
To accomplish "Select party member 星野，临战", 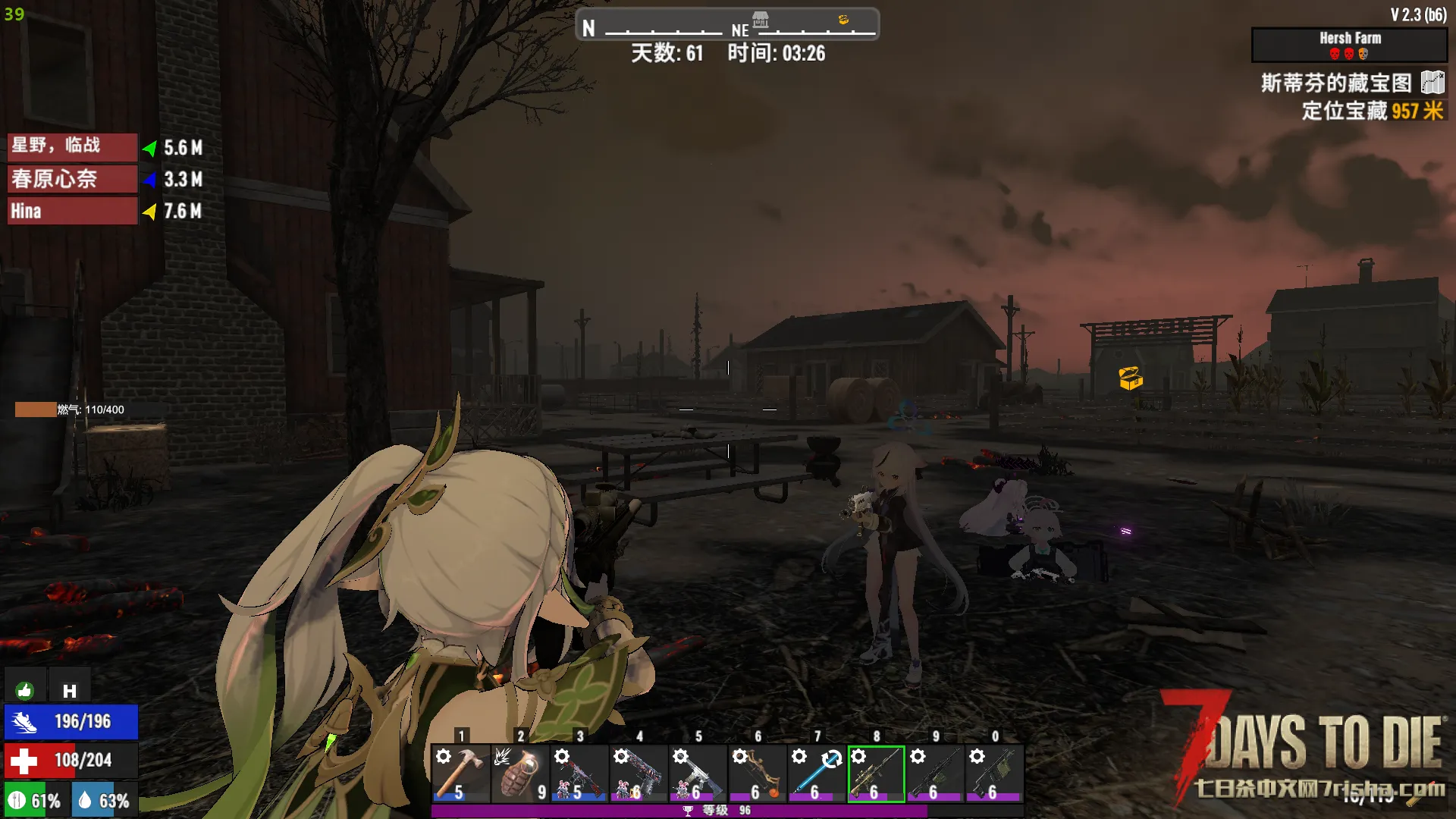I will 72,146.
